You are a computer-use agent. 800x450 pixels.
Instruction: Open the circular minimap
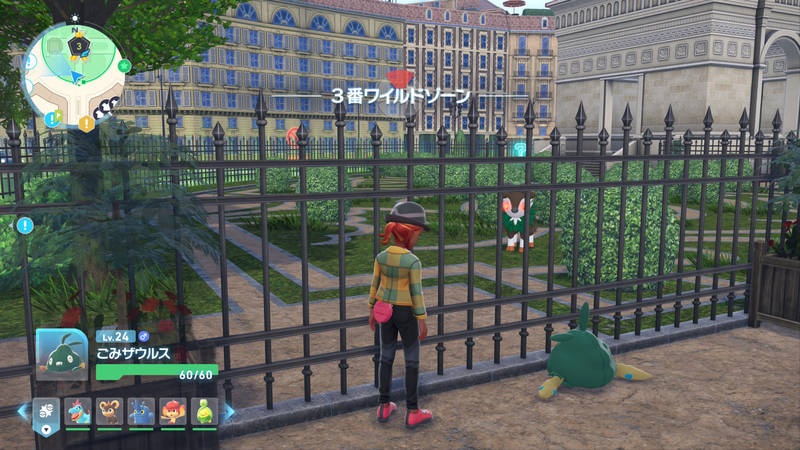73,72
